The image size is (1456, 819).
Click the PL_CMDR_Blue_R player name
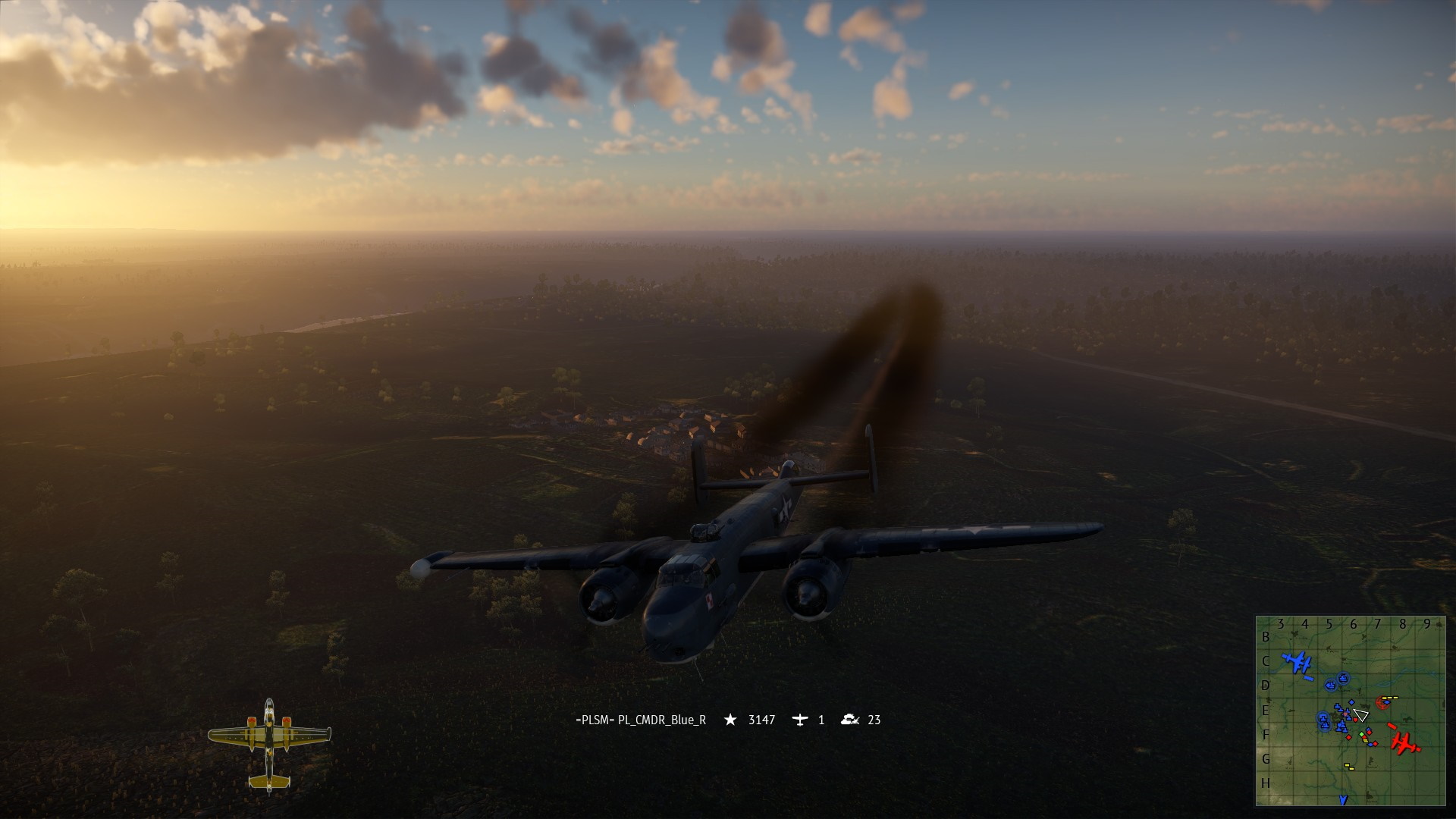pos(641,720)
